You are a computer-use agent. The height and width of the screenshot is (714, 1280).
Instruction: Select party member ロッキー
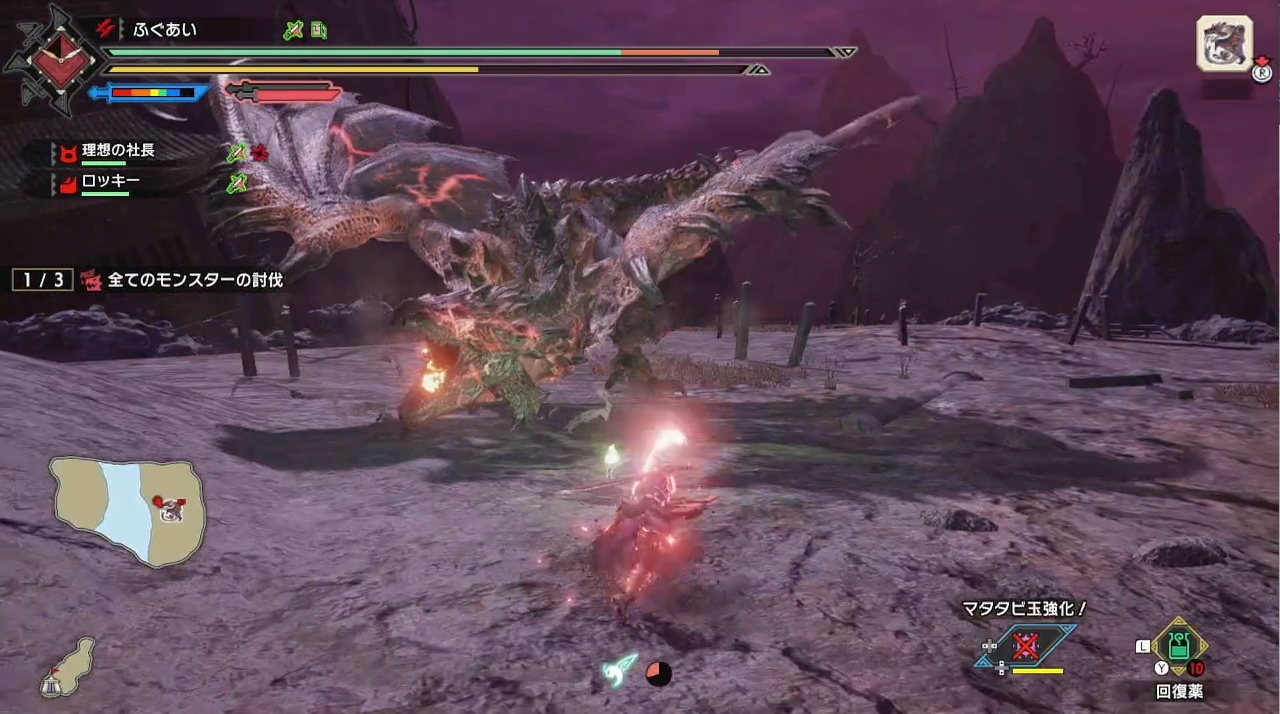coord(110,182)
